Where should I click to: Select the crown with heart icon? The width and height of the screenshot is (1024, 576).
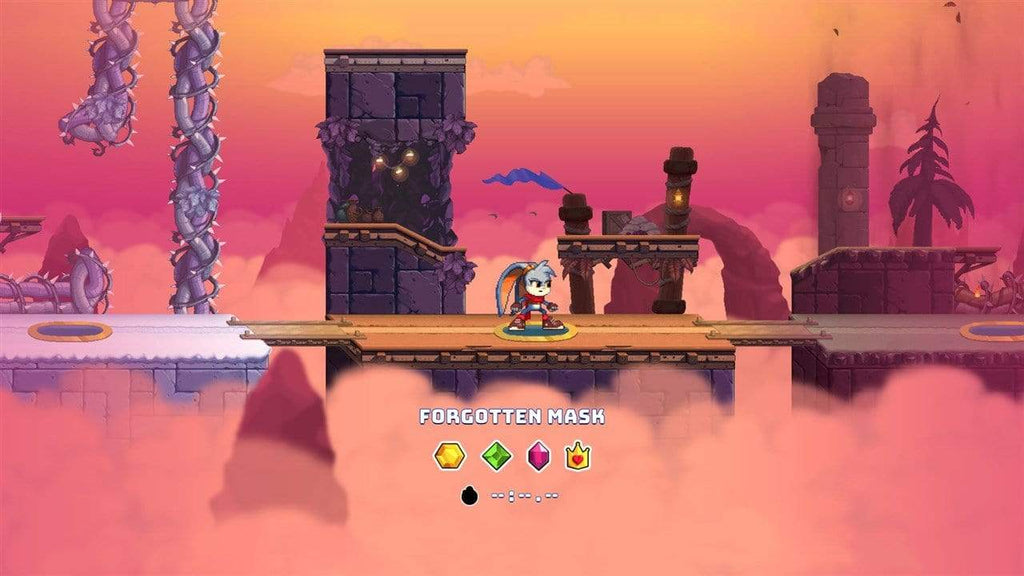pyautogui.click(x=578, y=457)
